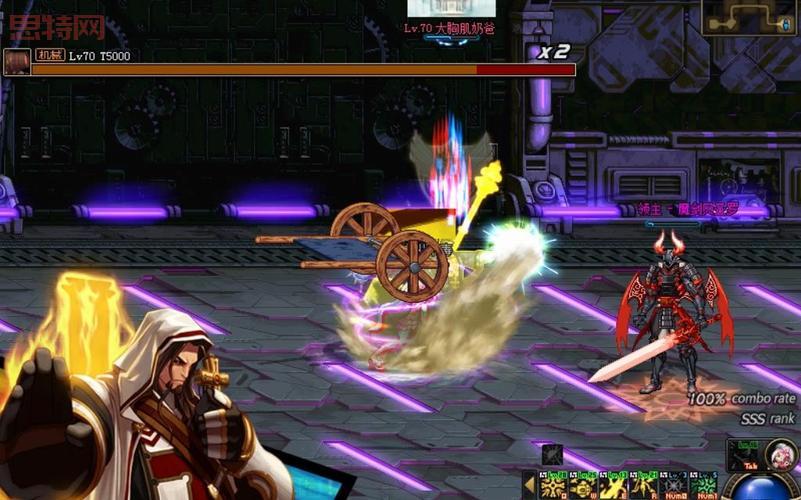Click the T5000 boss portrait icon

click(17, 62)
